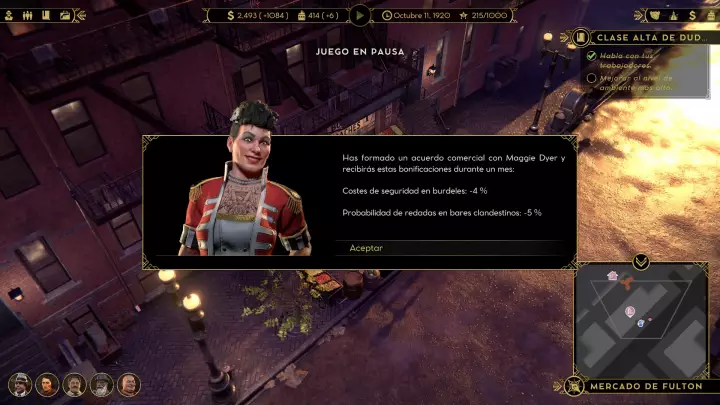Collapse the minimap with the chevron button

pos(641,263)
